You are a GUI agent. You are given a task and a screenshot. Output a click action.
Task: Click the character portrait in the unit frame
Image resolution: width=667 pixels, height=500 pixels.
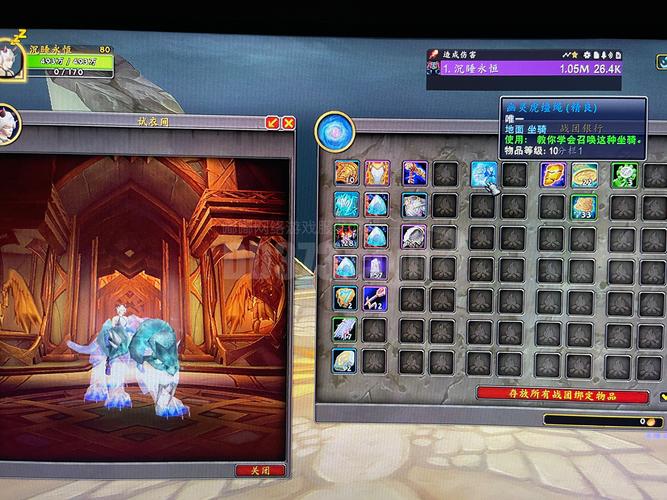(13, 57)
